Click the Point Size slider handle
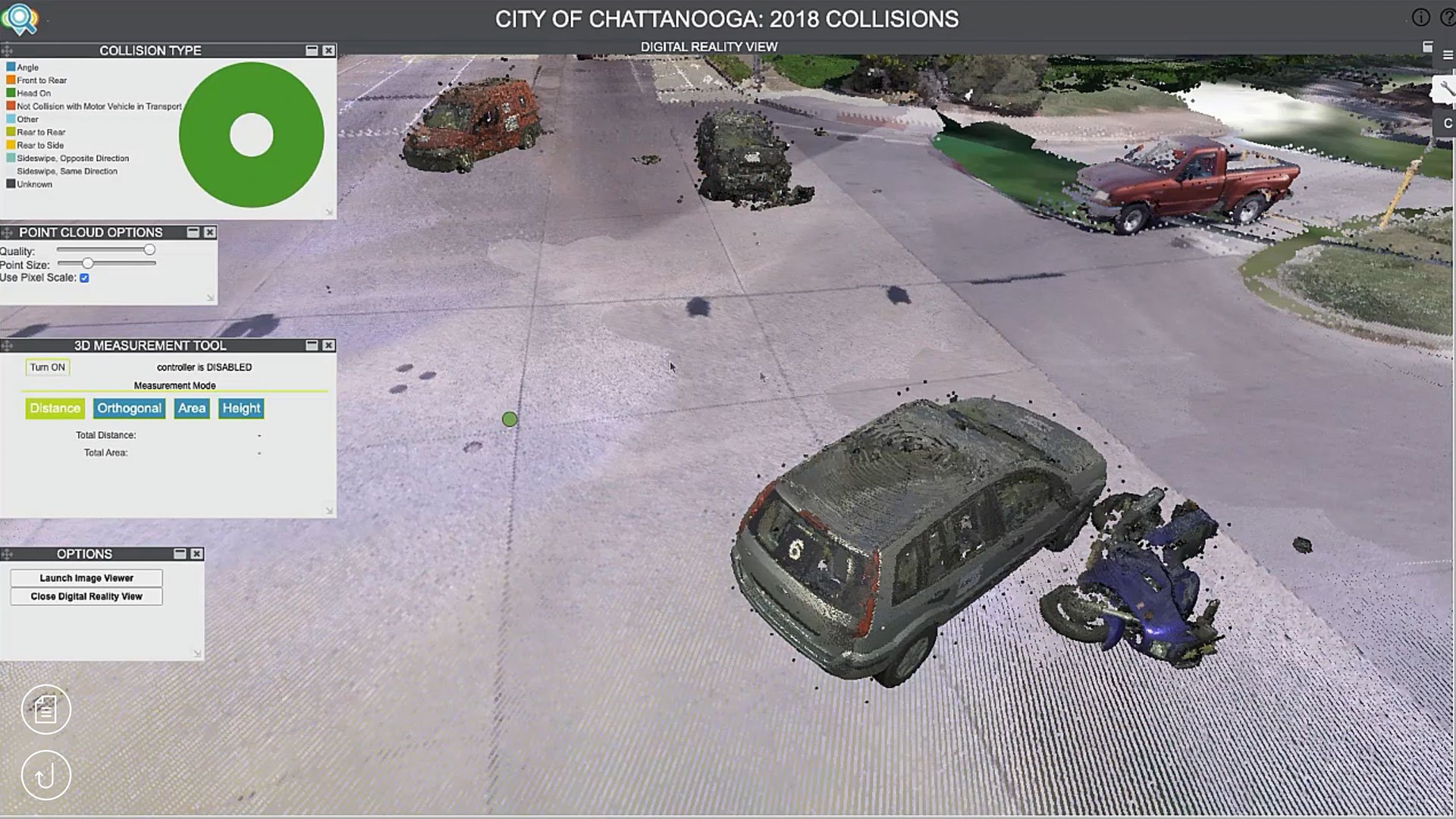1456x819 pixels. pyautogui.click(x=88, y=263)
